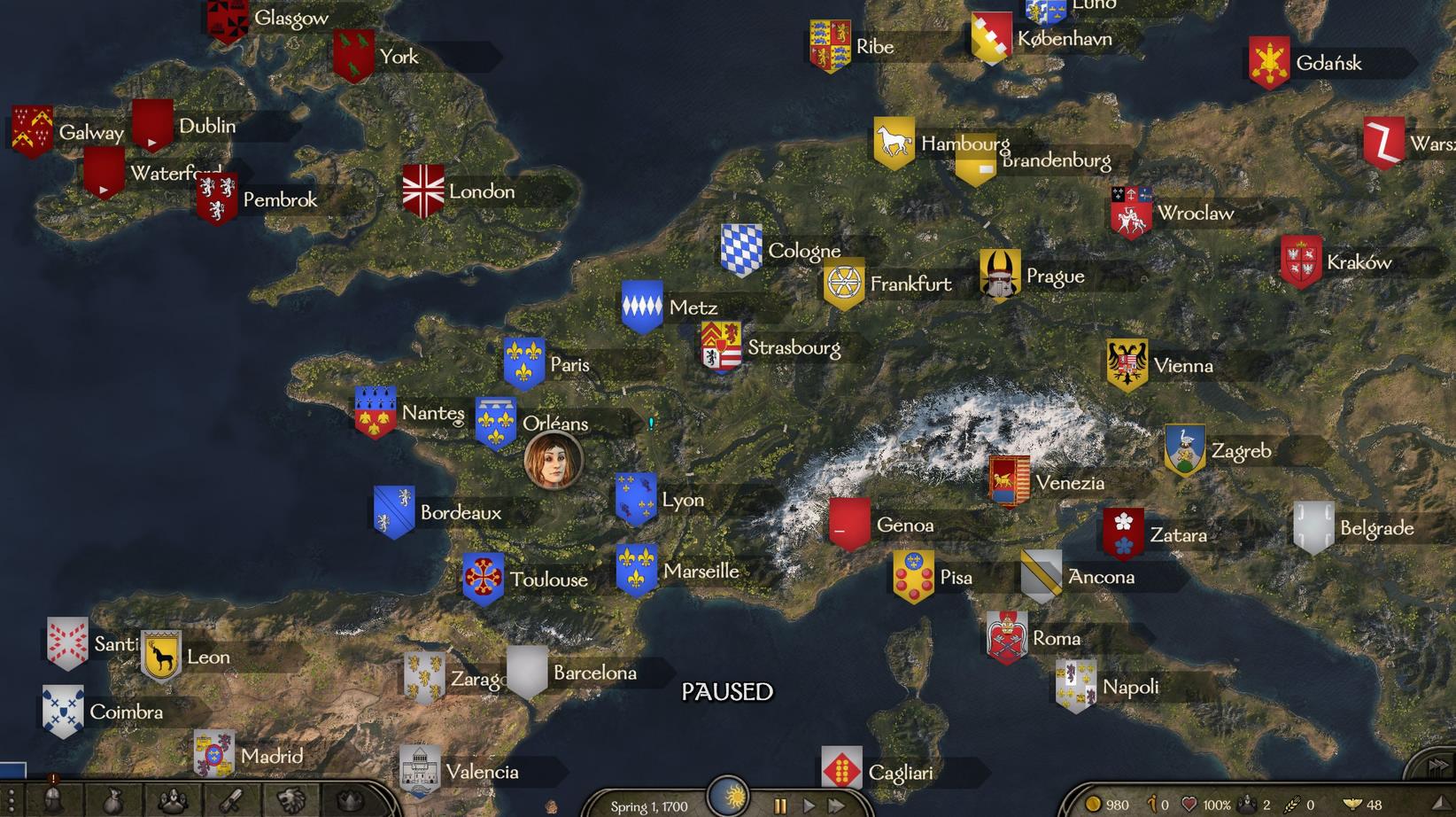Select the Gdańsk settlement nameplate
This screenshot has width=1456, height=817.
(x=1328, y=63)
